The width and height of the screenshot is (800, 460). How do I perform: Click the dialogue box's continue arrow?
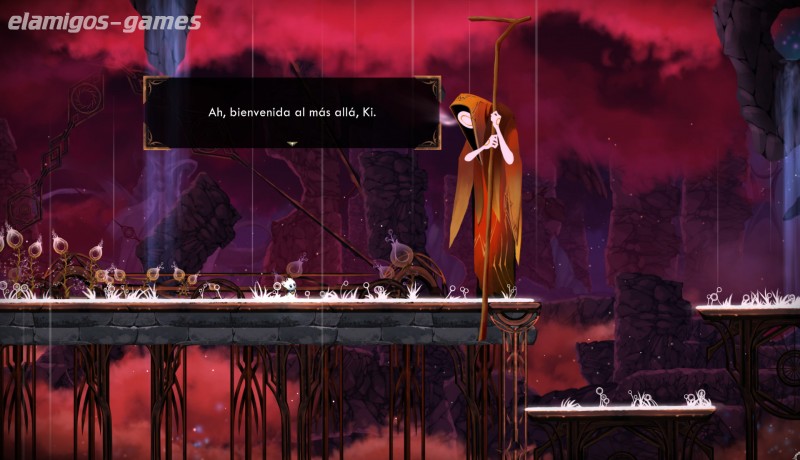(x=292, y=143)
